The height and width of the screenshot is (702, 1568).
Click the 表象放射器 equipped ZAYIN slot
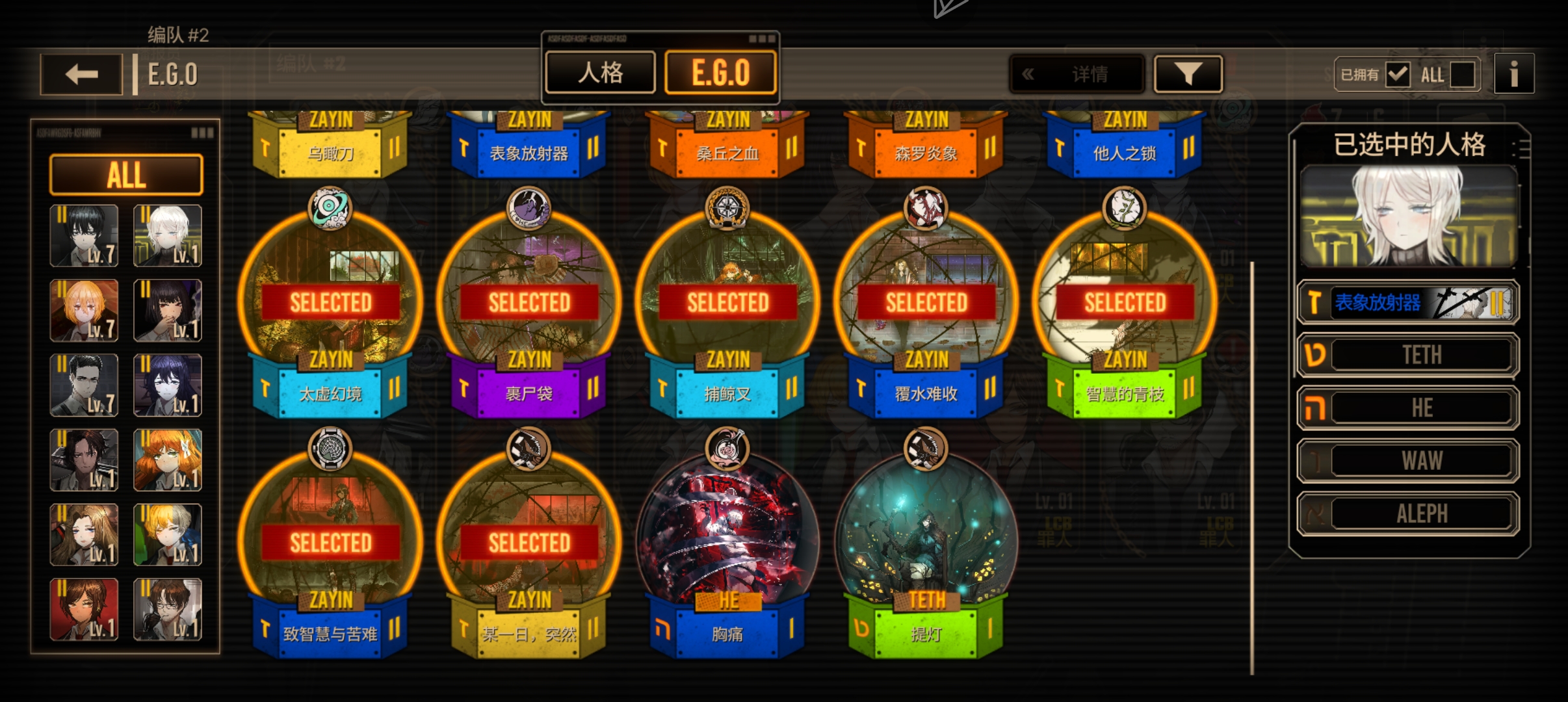point(1408,302)
